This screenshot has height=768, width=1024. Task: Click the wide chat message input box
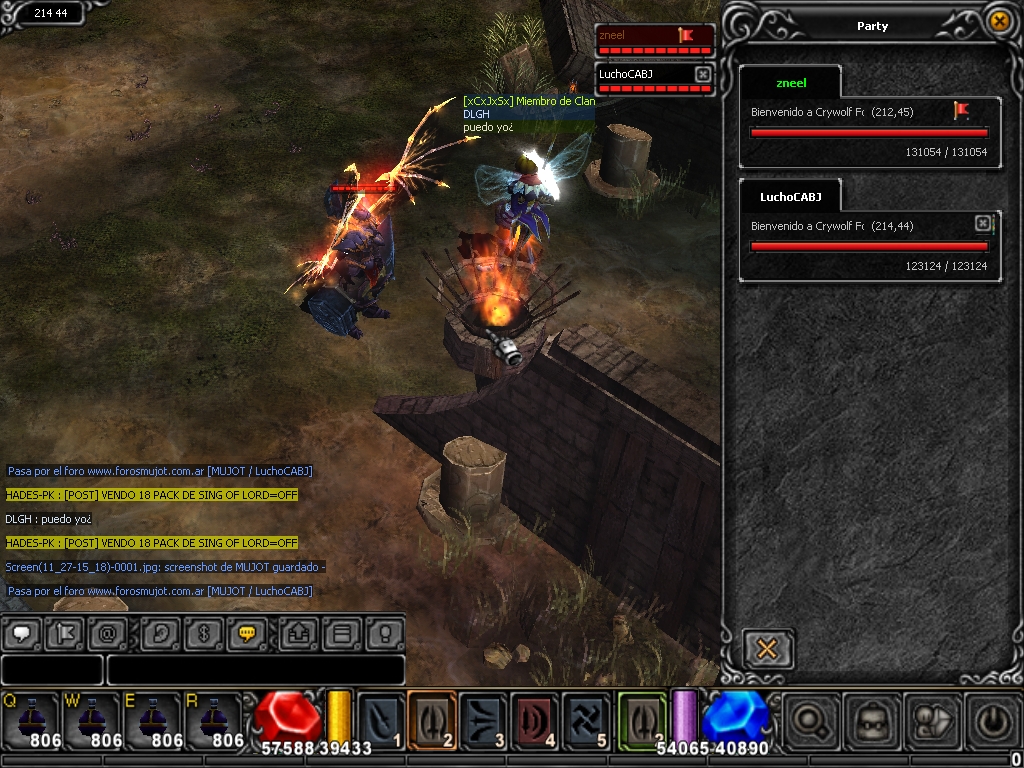point(255,669)
